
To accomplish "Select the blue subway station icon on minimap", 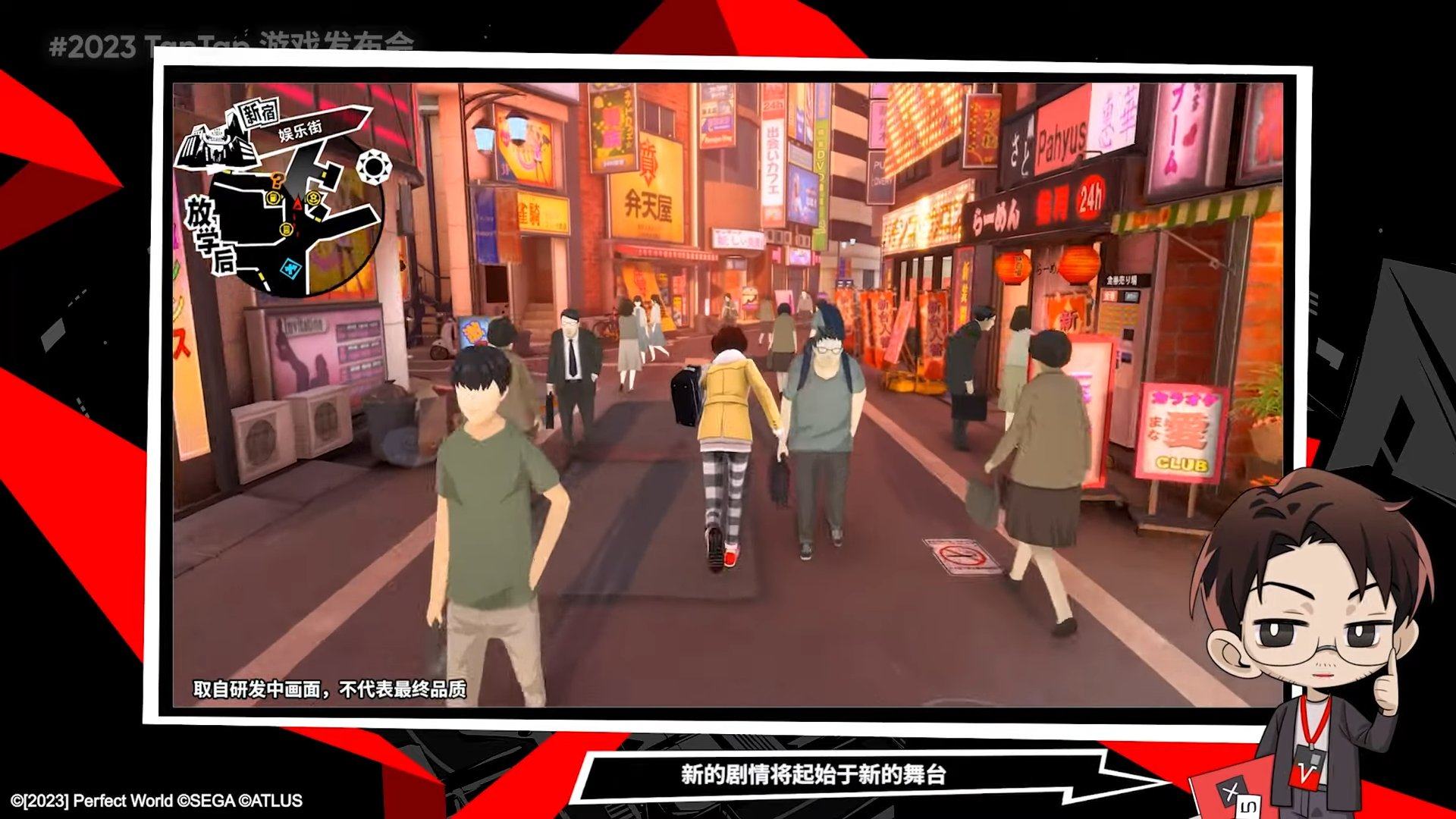I will 290,269.
